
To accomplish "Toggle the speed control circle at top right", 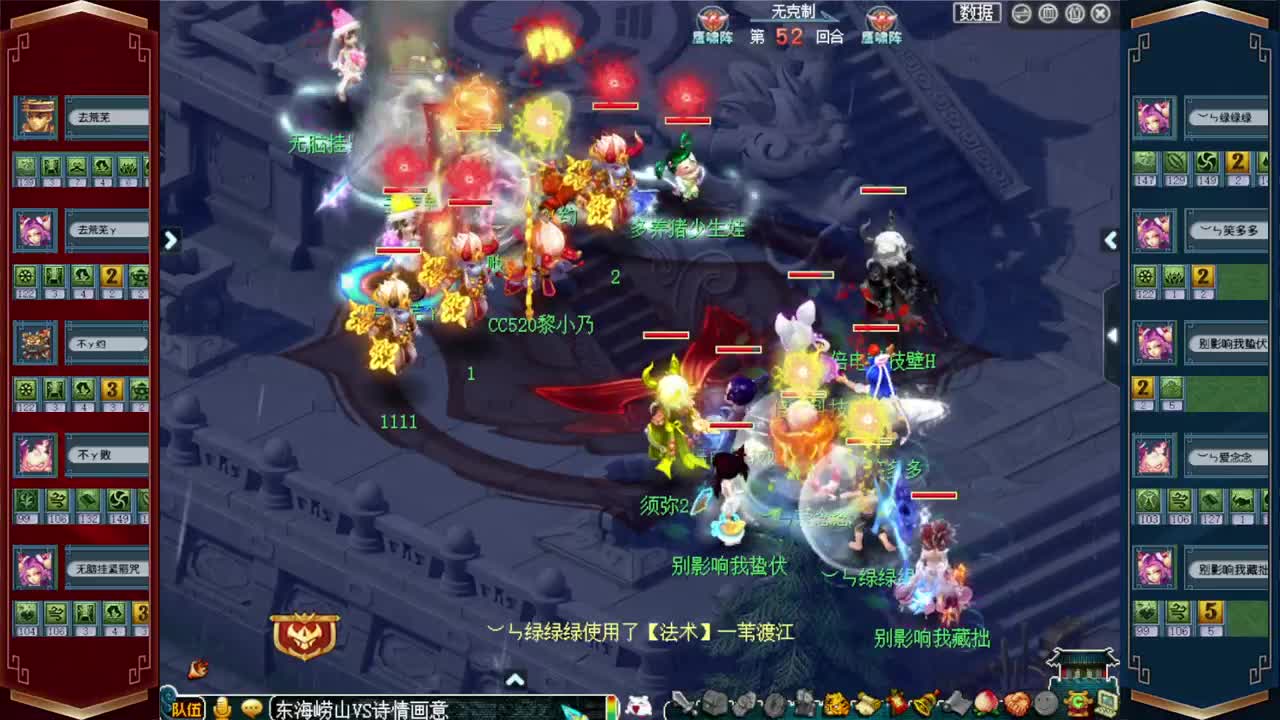I will 1020,13.
